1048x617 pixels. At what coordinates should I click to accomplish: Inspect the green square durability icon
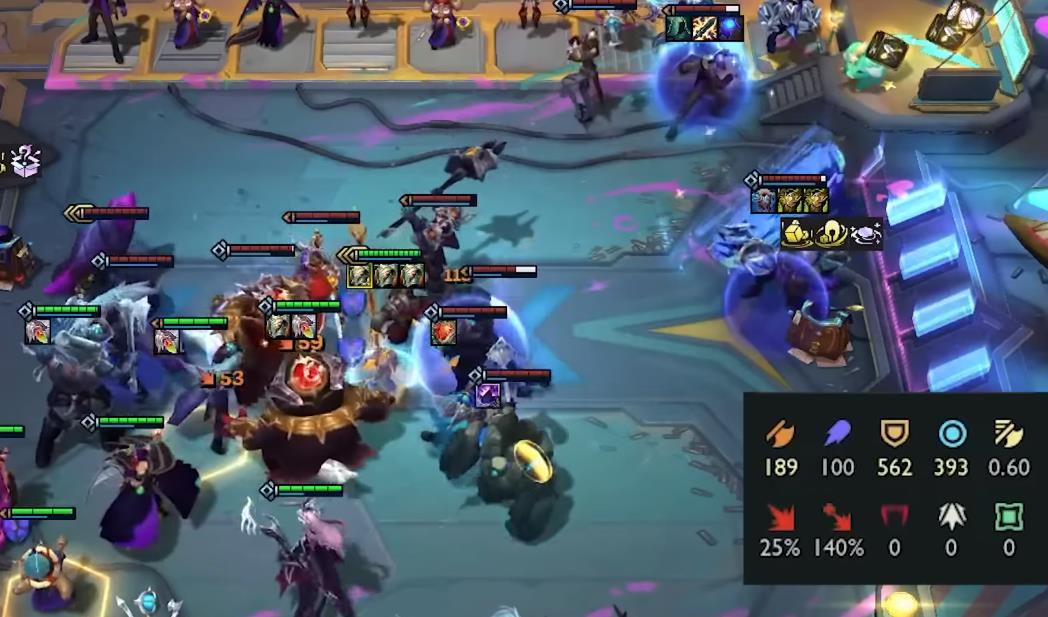tap(1008, 517)
